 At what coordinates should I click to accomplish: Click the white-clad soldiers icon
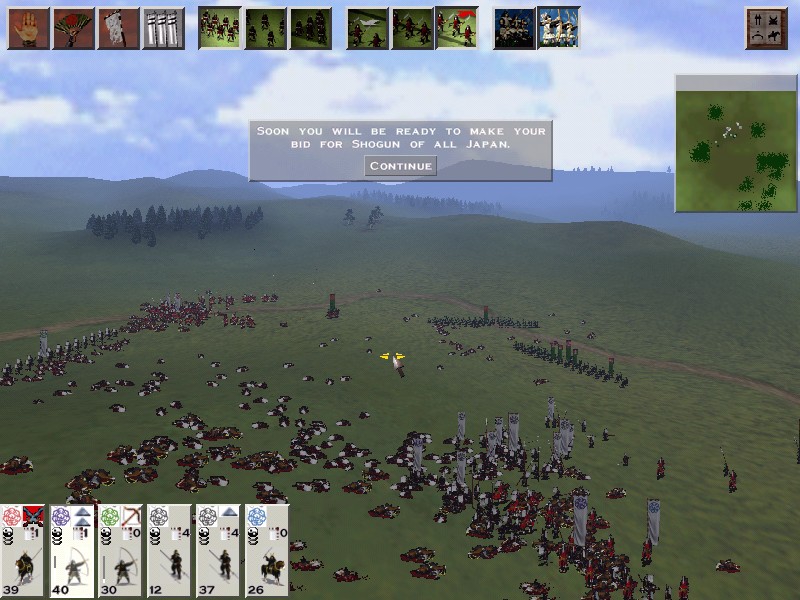point(558,28)
